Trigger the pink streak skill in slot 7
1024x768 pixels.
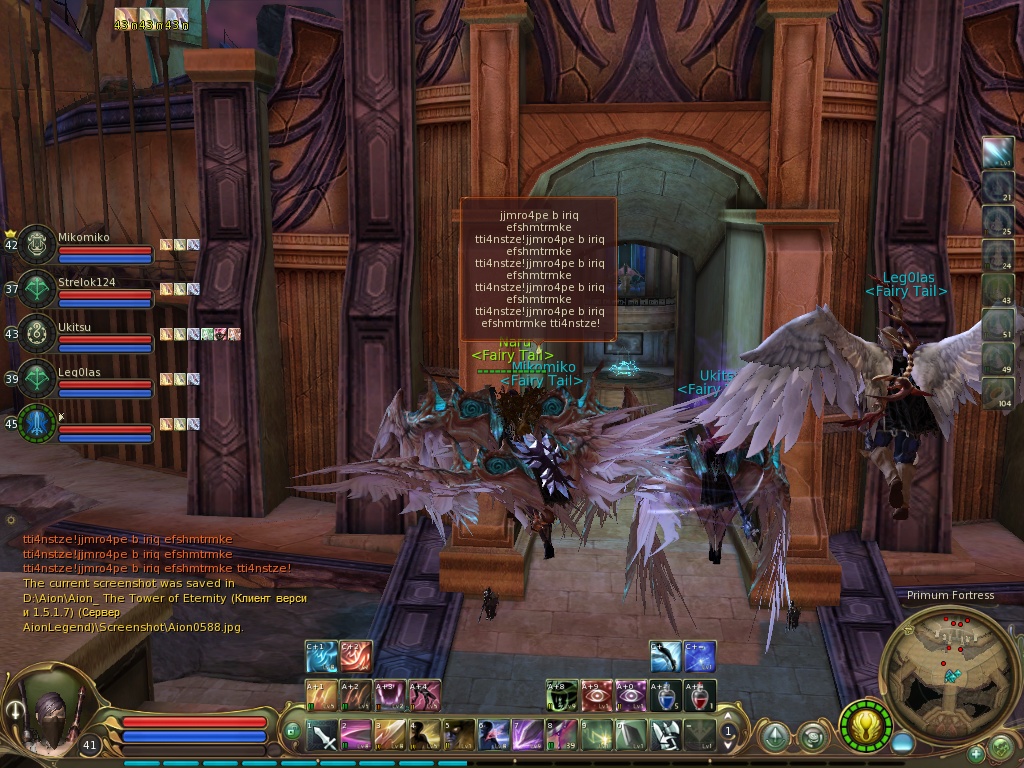[x=528, y=735]
